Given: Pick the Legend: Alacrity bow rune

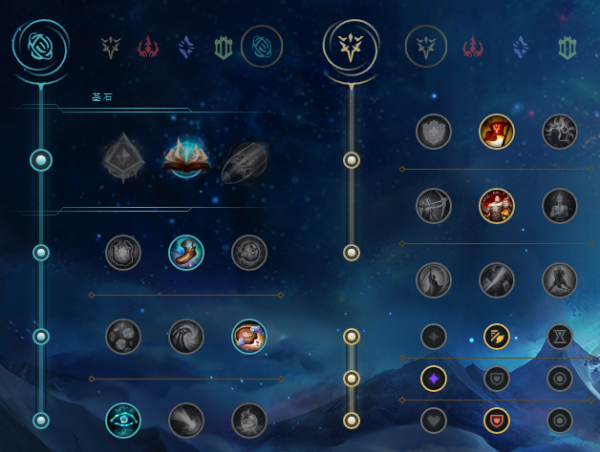Looking at the screenshot, I should pos(433,205).
